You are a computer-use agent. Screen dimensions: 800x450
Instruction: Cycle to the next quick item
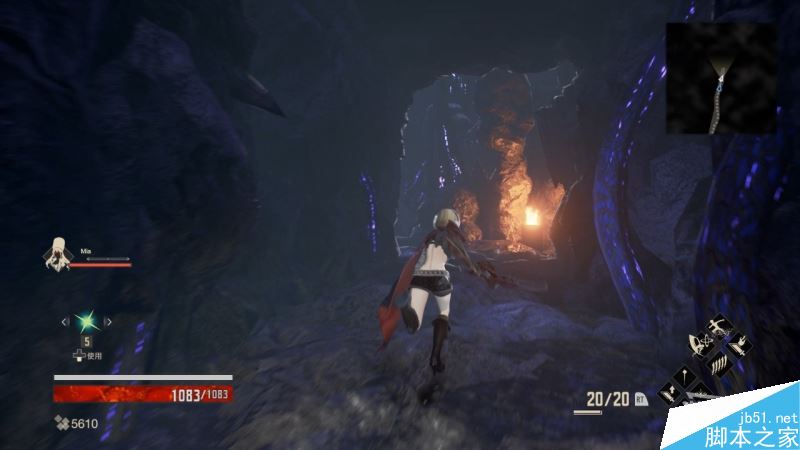click(107, 321)
